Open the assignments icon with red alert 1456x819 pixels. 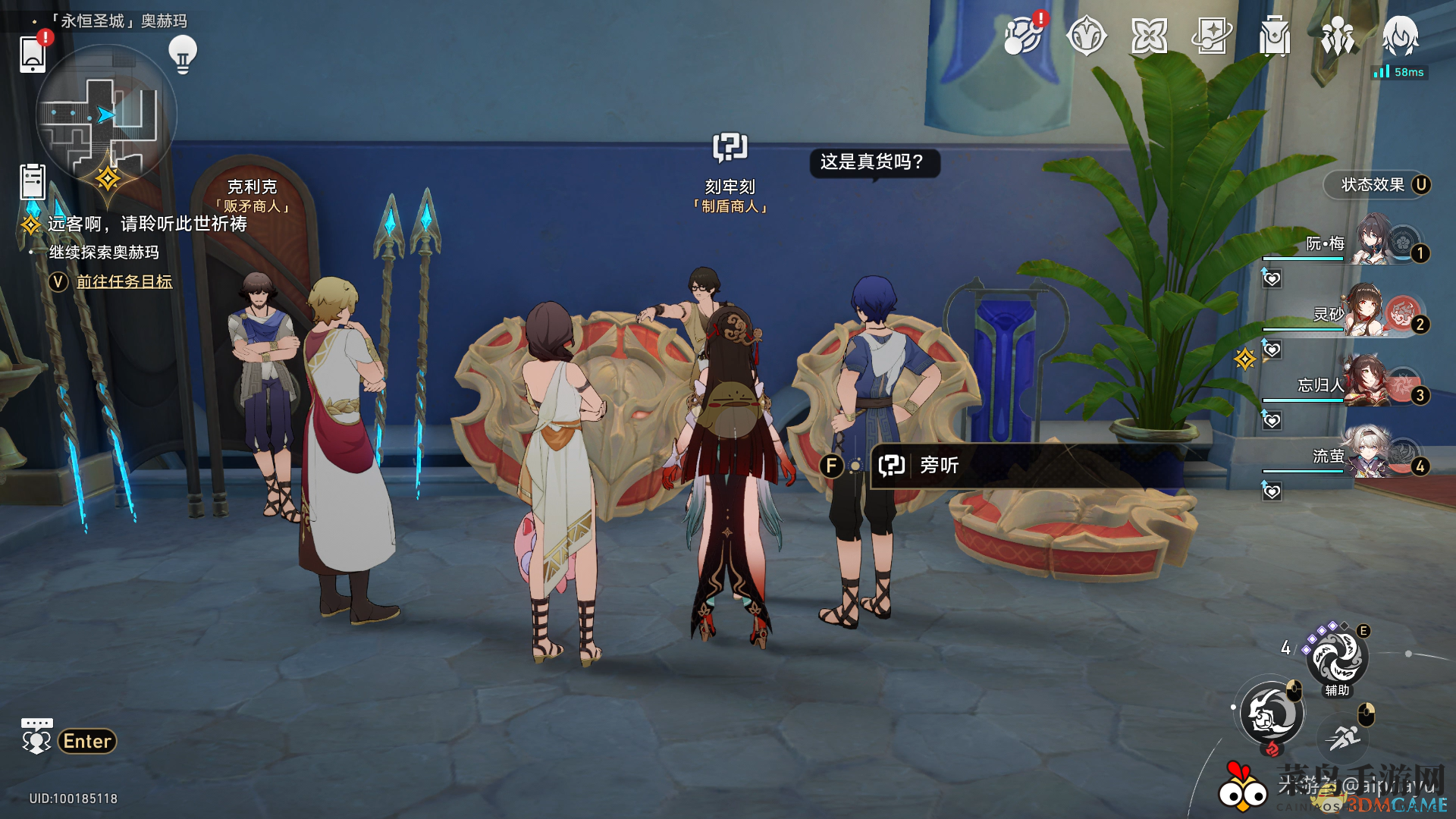tap(1023, 36)
